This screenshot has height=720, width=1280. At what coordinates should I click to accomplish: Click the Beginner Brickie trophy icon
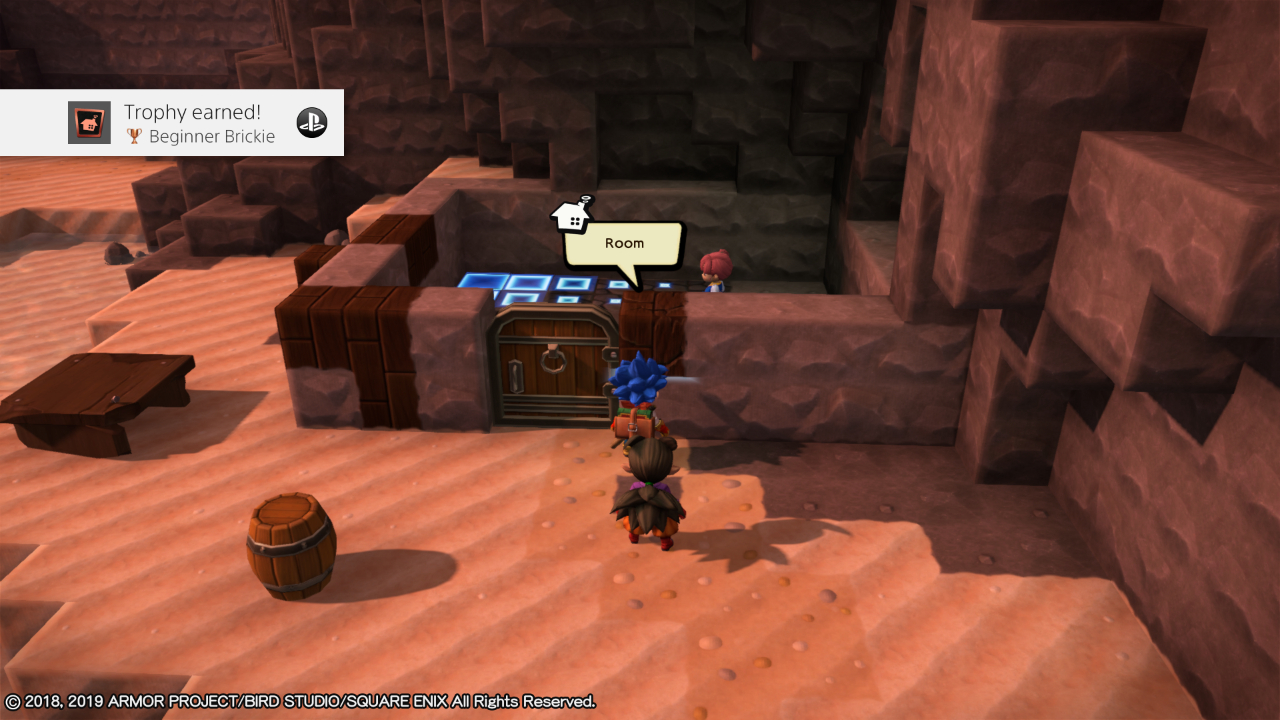[89, 123]
